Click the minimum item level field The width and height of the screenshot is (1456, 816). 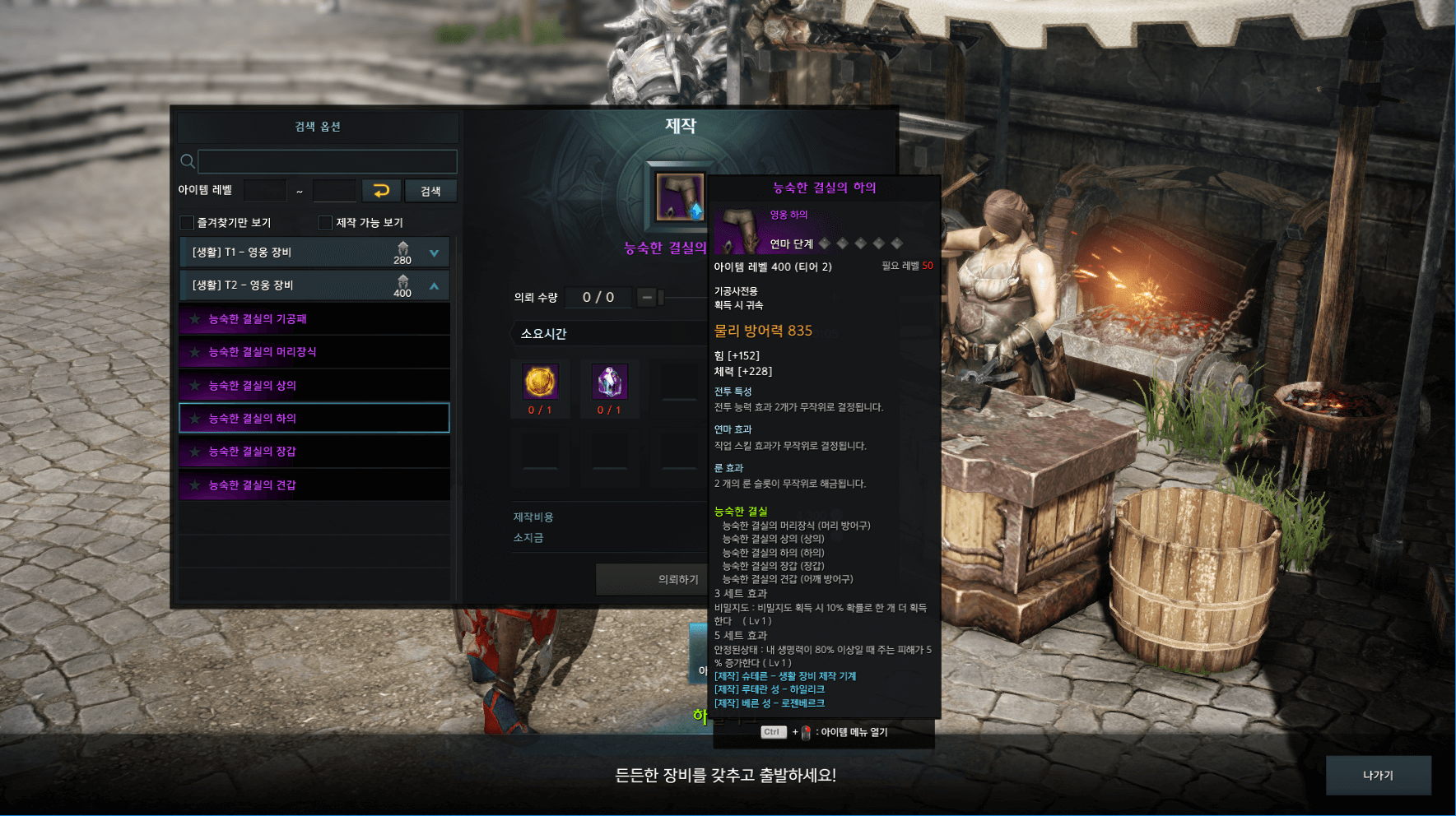tap(265, 191)
